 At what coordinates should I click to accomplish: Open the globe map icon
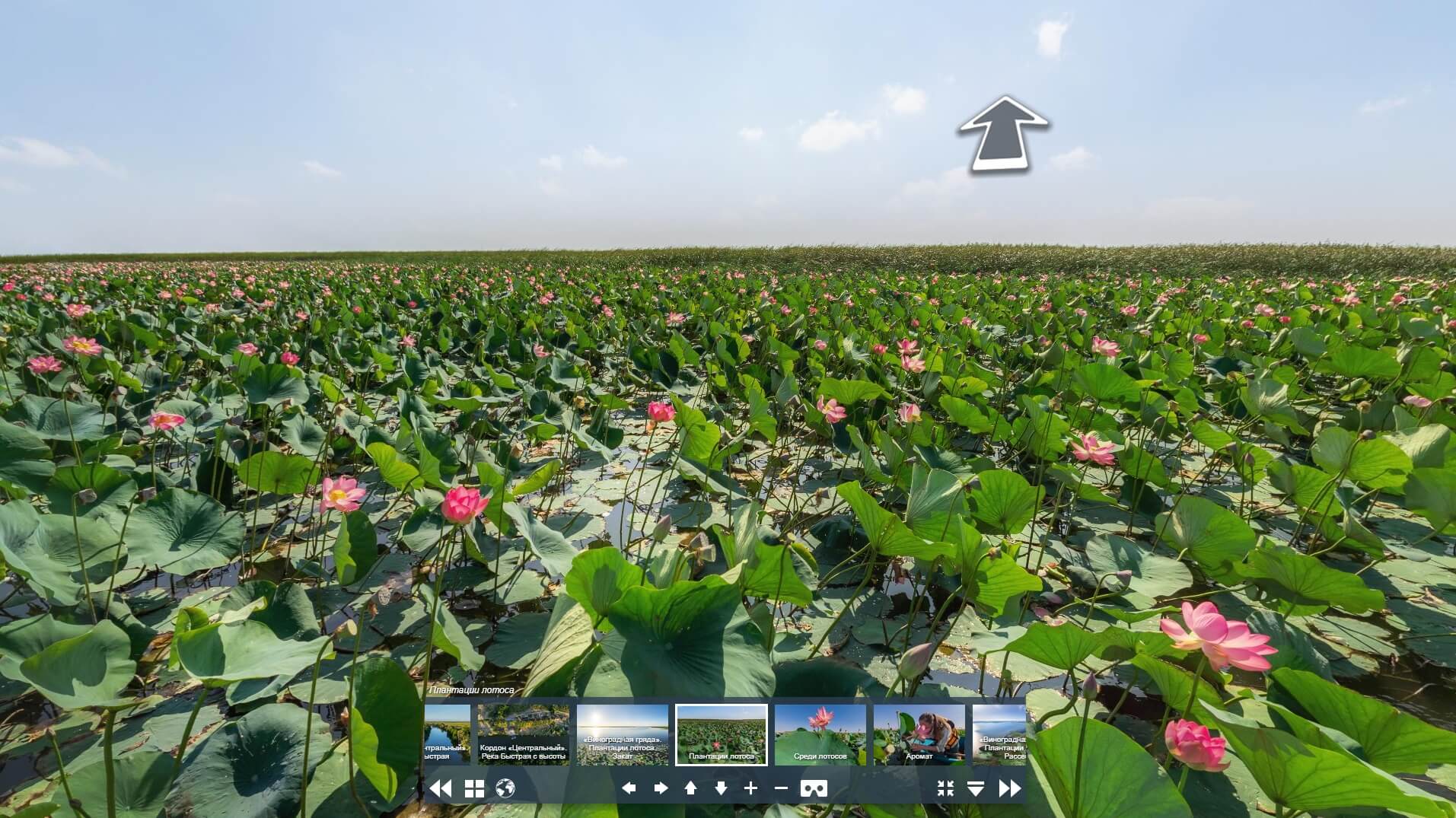tap(505, 789)
